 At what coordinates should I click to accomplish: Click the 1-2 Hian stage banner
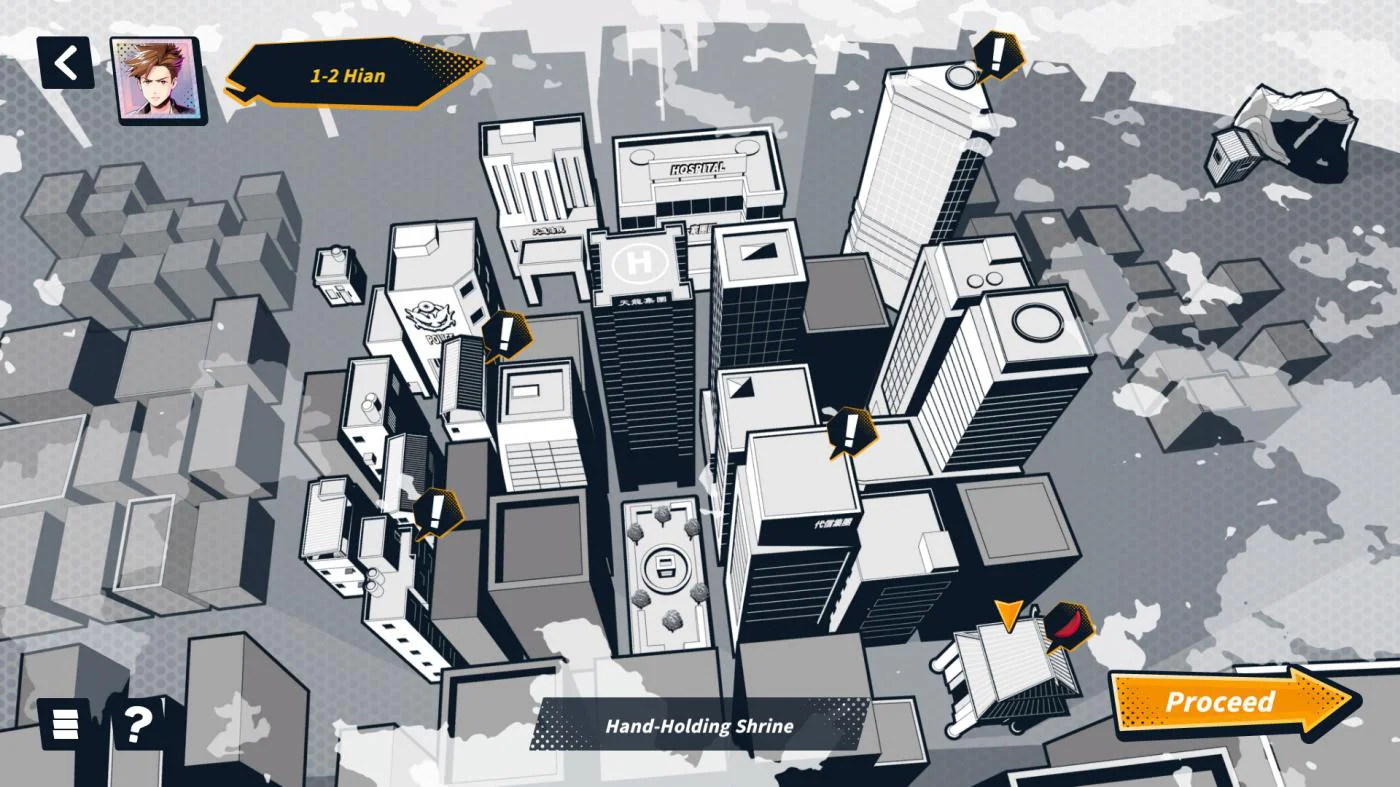click(350, 75)
